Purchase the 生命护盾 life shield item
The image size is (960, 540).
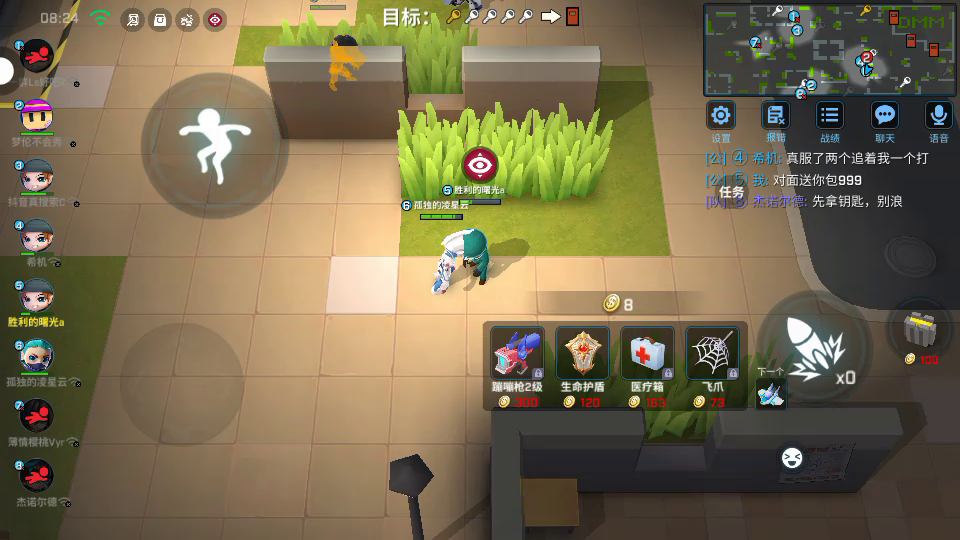tap(582, 354)
